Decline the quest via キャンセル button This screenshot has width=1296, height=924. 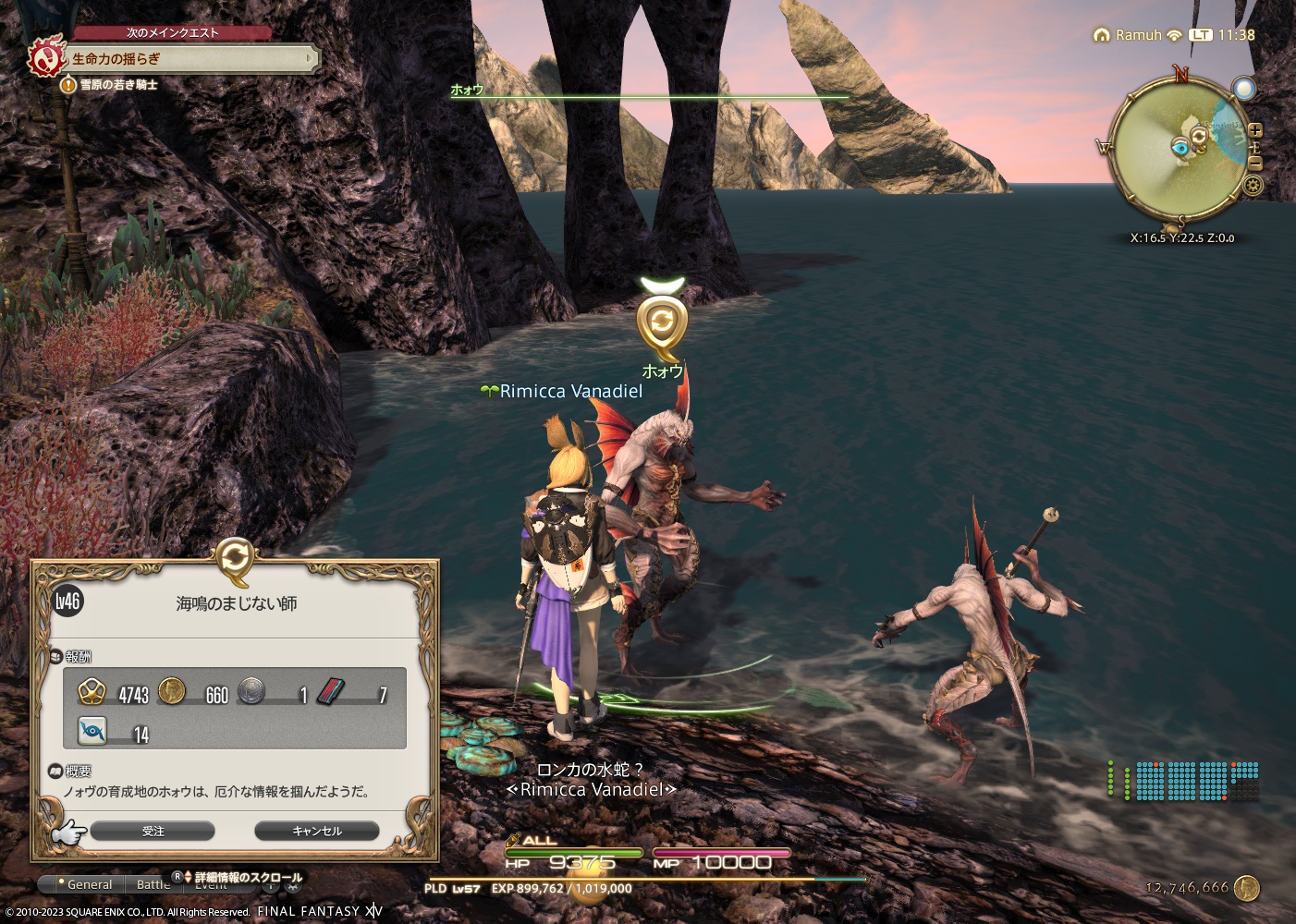pyautogui.click(x=317, y=831)
